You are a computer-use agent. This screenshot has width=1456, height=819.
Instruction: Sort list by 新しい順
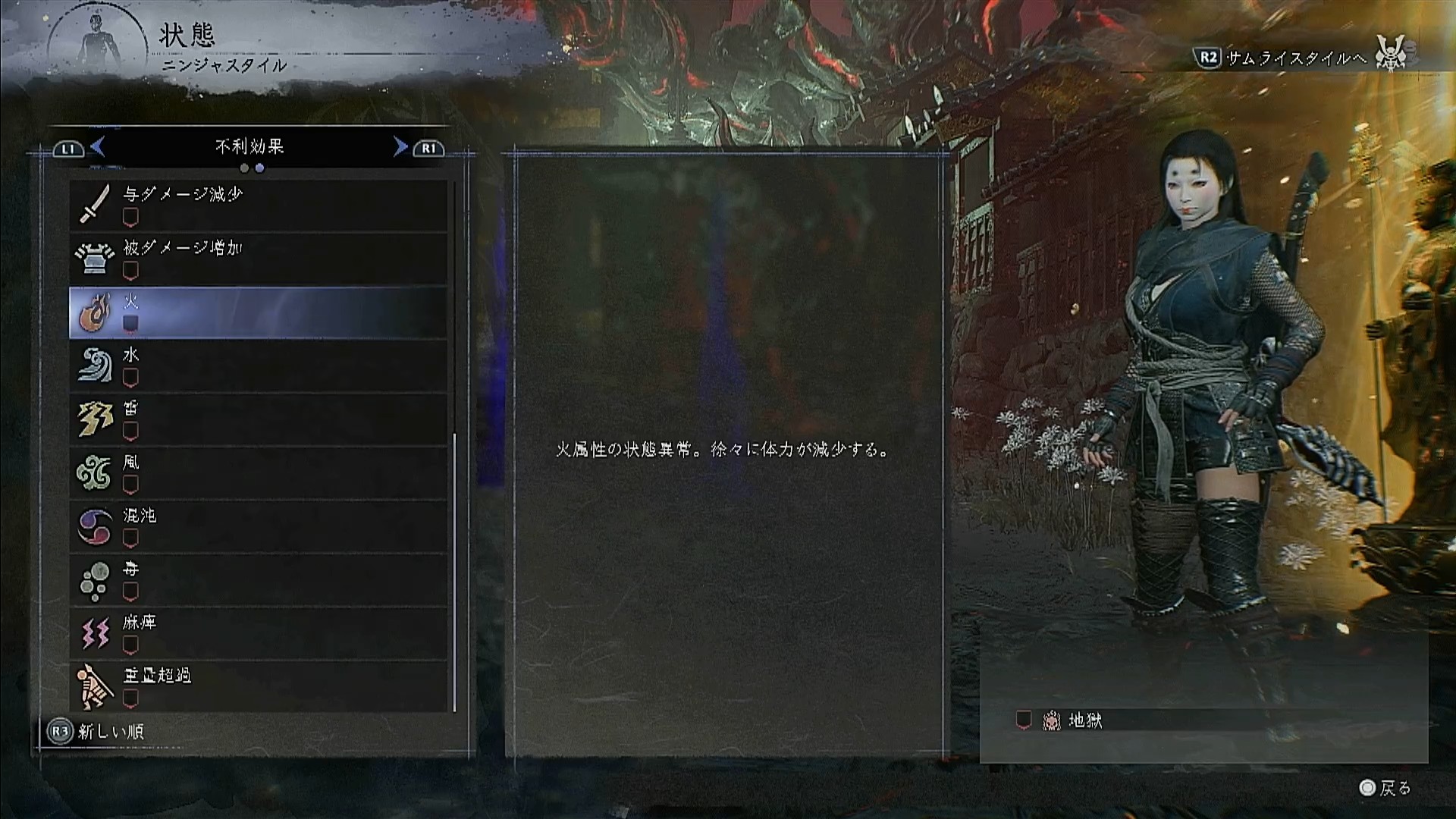(96, 732)
